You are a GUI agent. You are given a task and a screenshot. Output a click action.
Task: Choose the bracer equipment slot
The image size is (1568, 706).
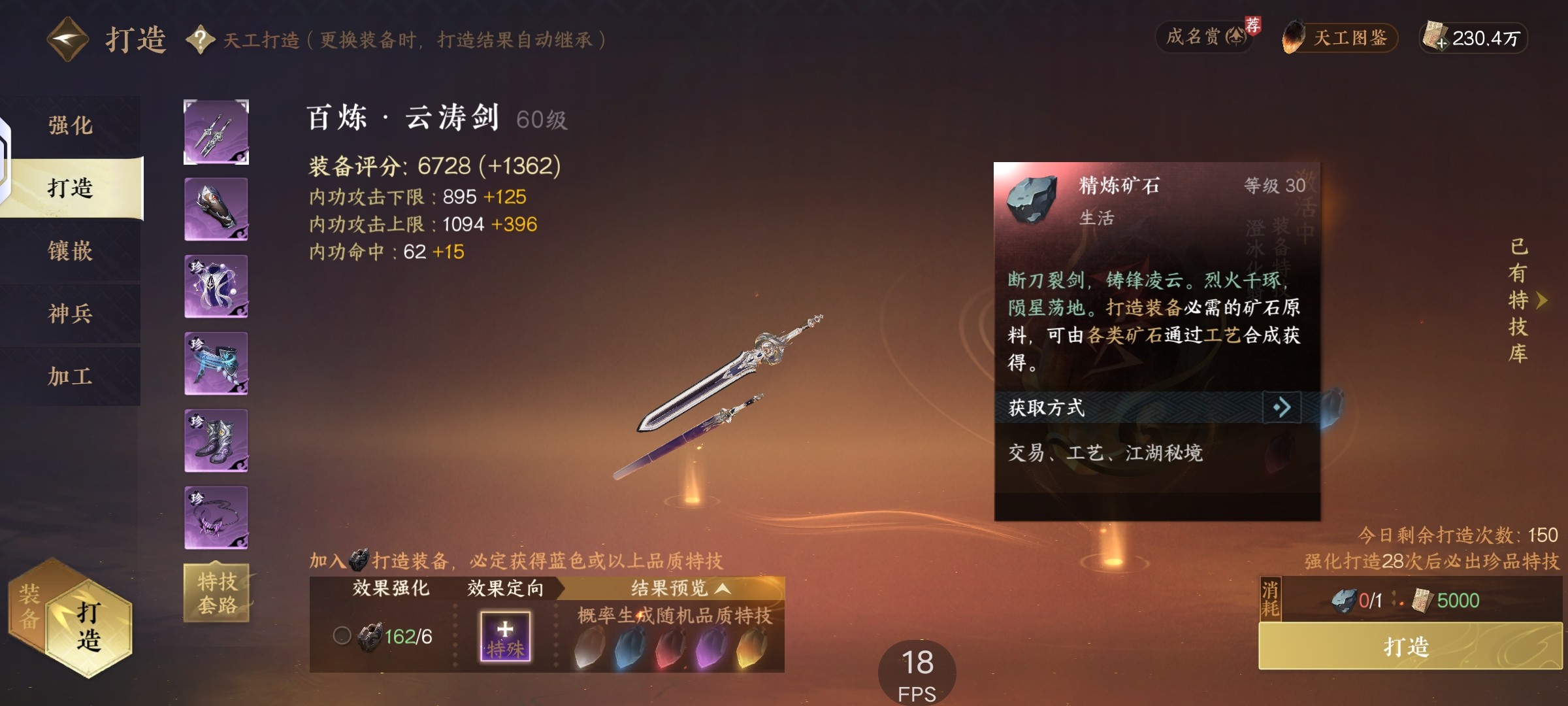(x=216, y=209)
